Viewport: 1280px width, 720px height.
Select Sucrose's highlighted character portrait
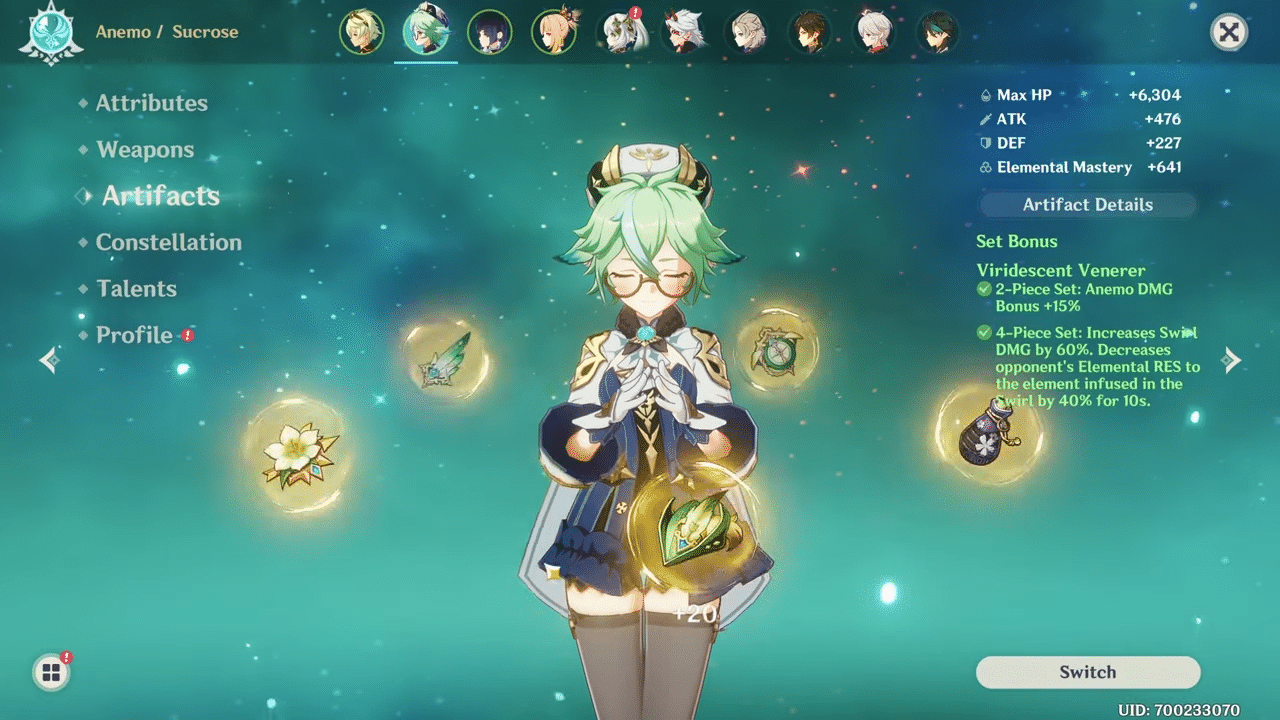[x=426, y=31]
